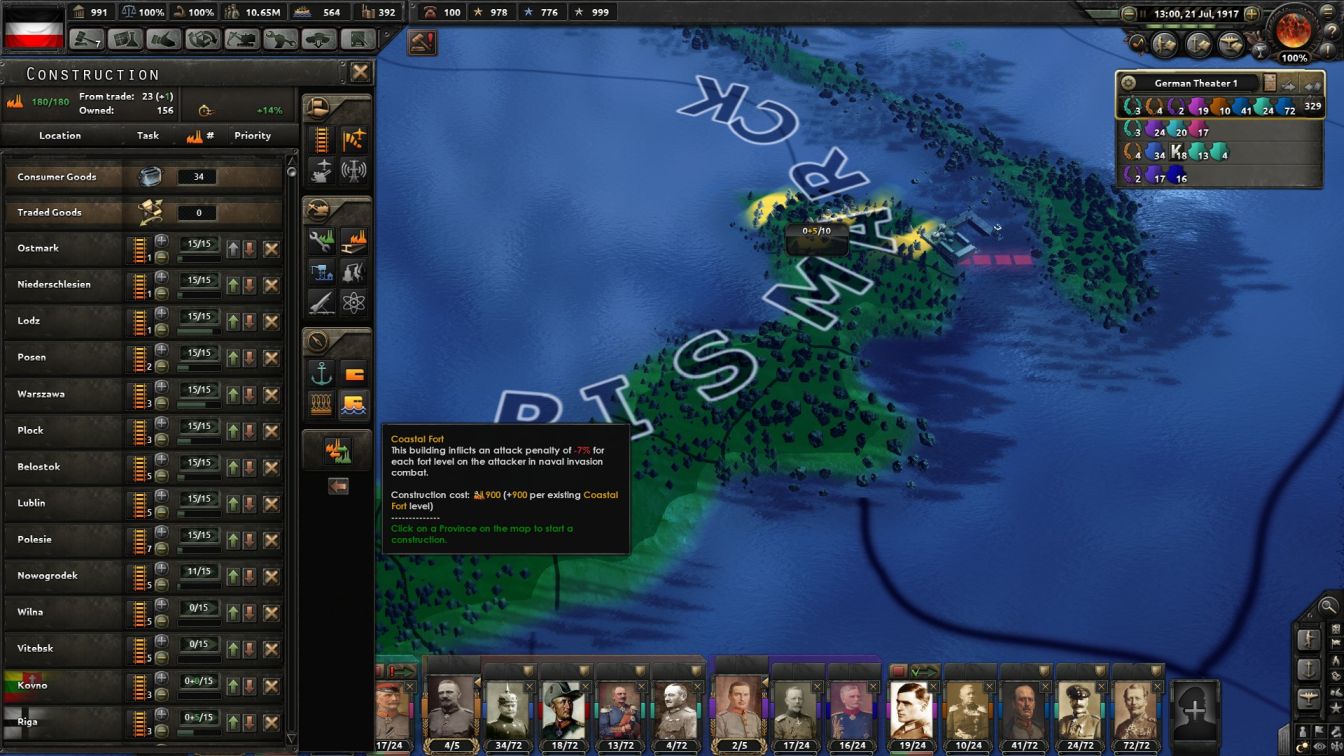Toggle the green battle plan execution checkmark
The height and width of the screenshot is (756, 1344).
click(x=924, y=671)
